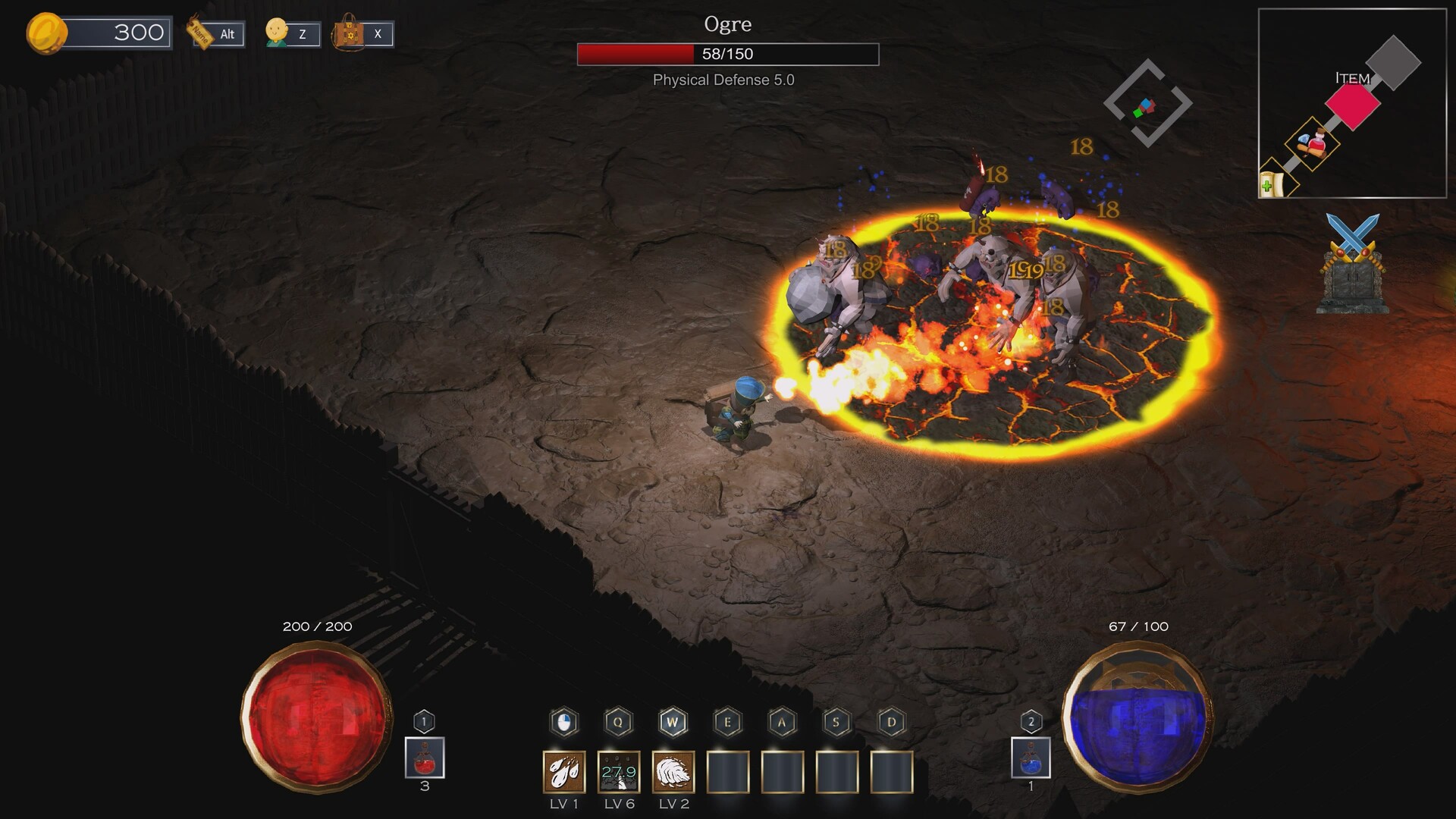The height and width of the screenshot is (819, 1456).
Task: Click the red Item room on the minimap
Action: (x=1353, y=106)
